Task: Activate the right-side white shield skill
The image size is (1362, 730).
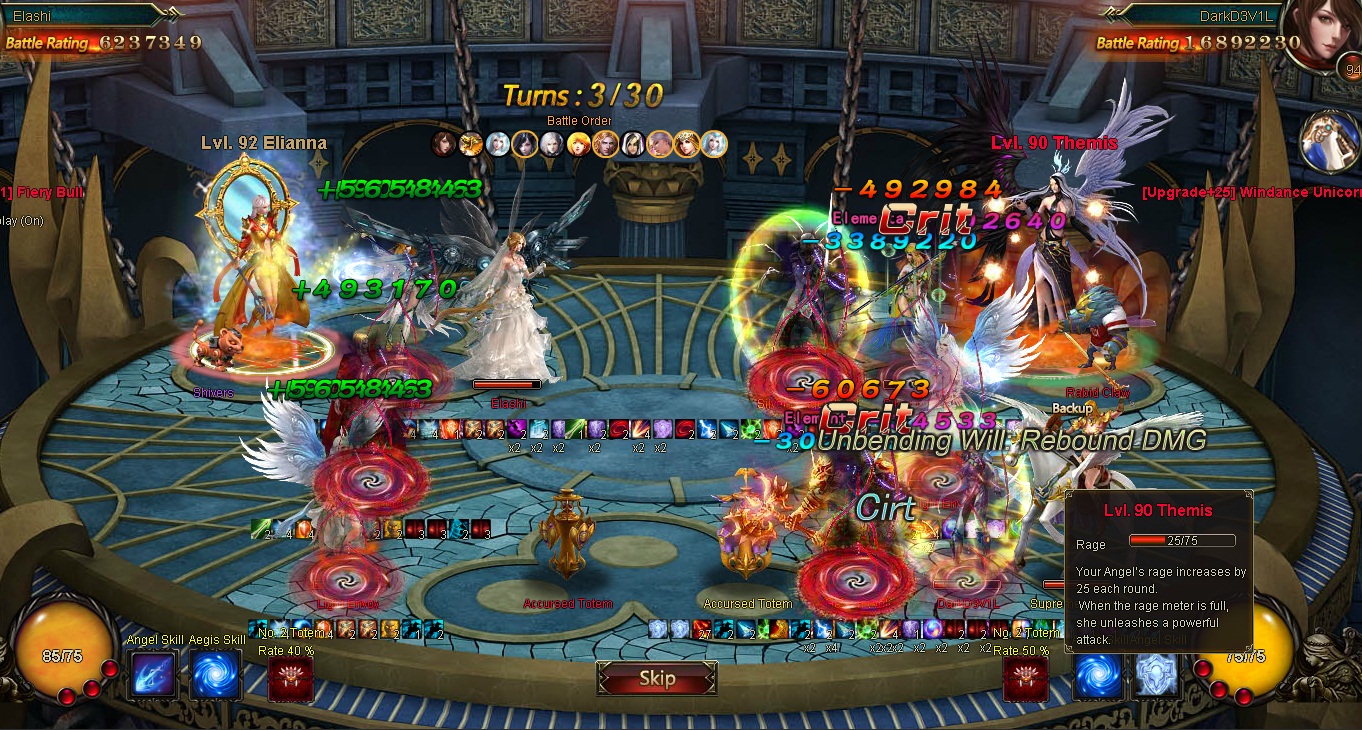Action: pyautogui.click(x=1155, y=677)
